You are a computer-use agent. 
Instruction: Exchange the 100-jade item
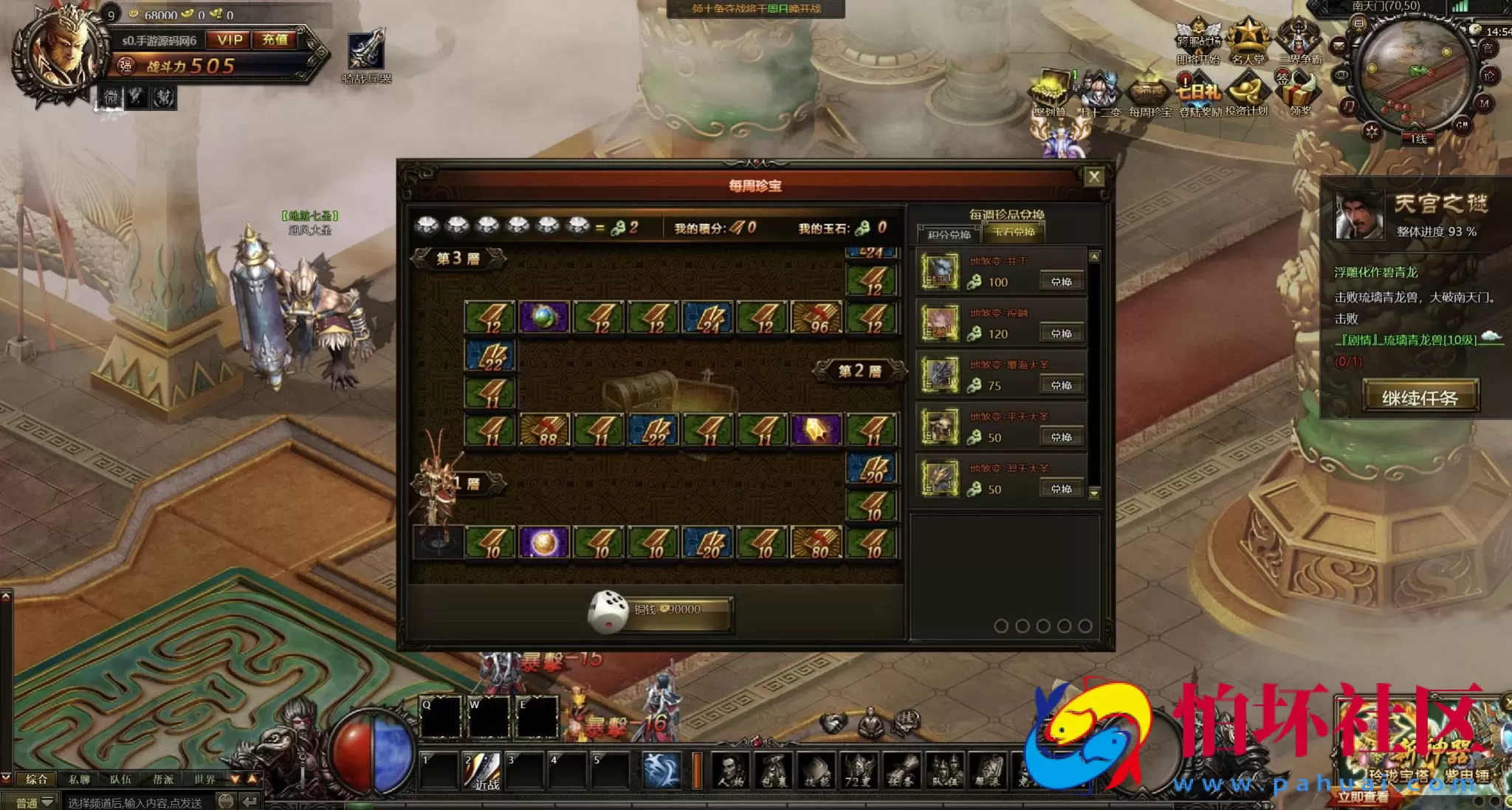coord(1061,281)
